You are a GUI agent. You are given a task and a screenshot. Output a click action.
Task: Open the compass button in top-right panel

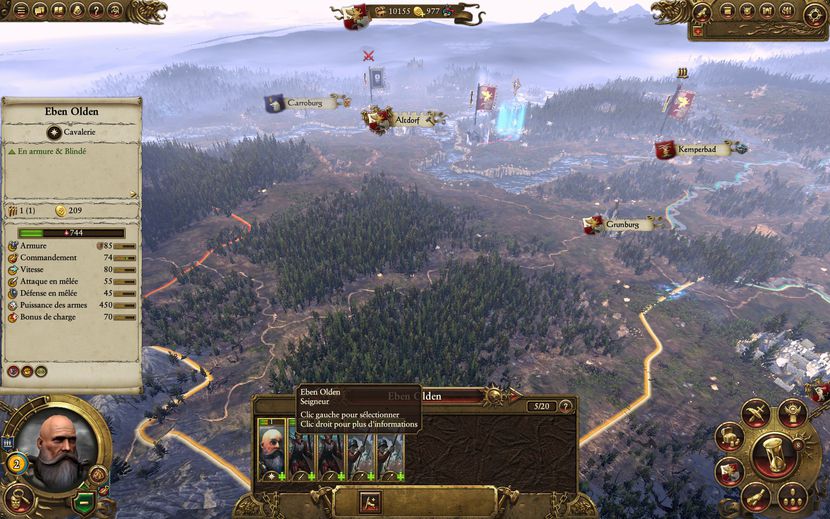816,11
